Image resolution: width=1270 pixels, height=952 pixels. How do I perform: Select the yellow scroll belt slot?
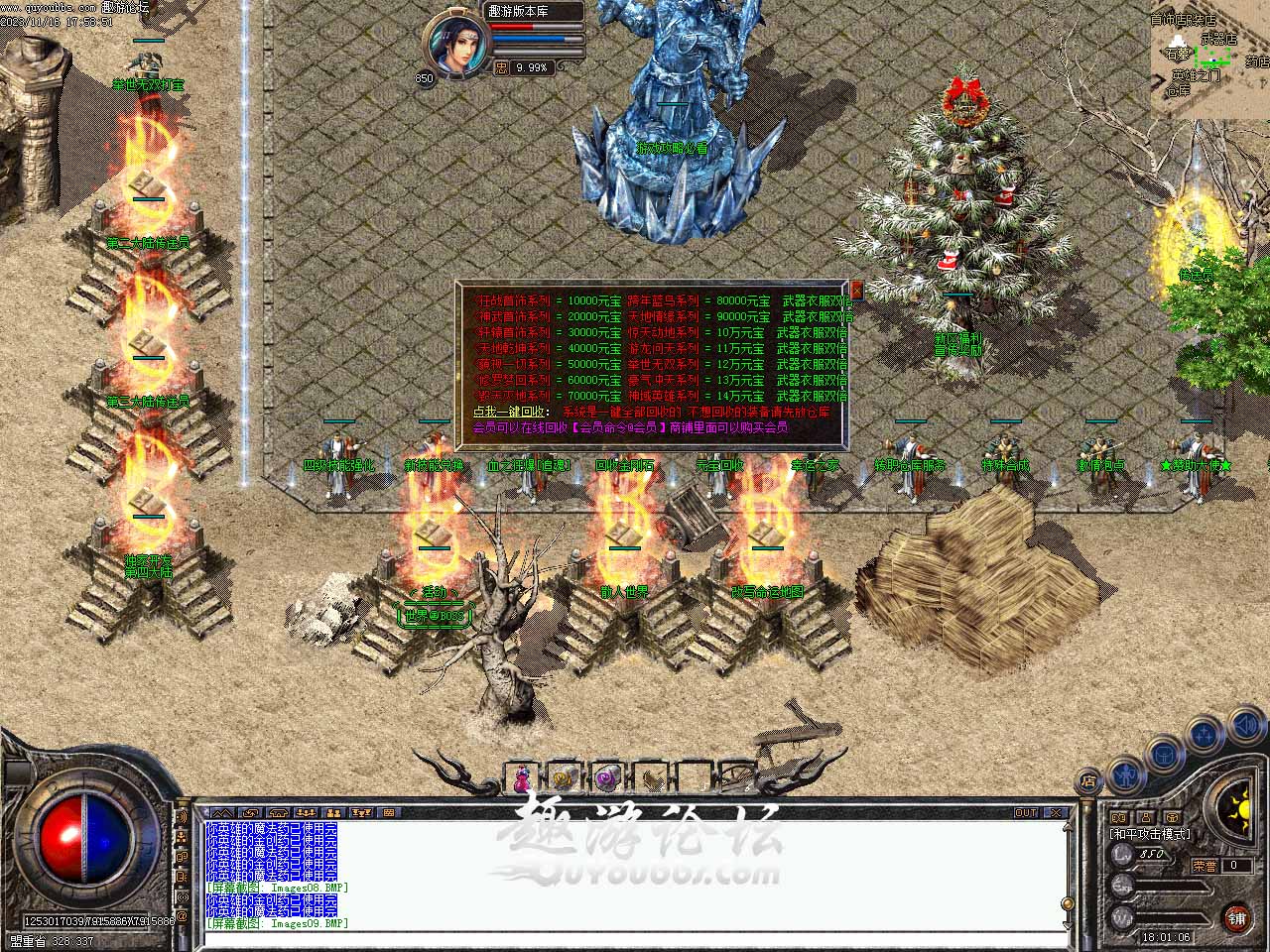click(x=564, y=778)
